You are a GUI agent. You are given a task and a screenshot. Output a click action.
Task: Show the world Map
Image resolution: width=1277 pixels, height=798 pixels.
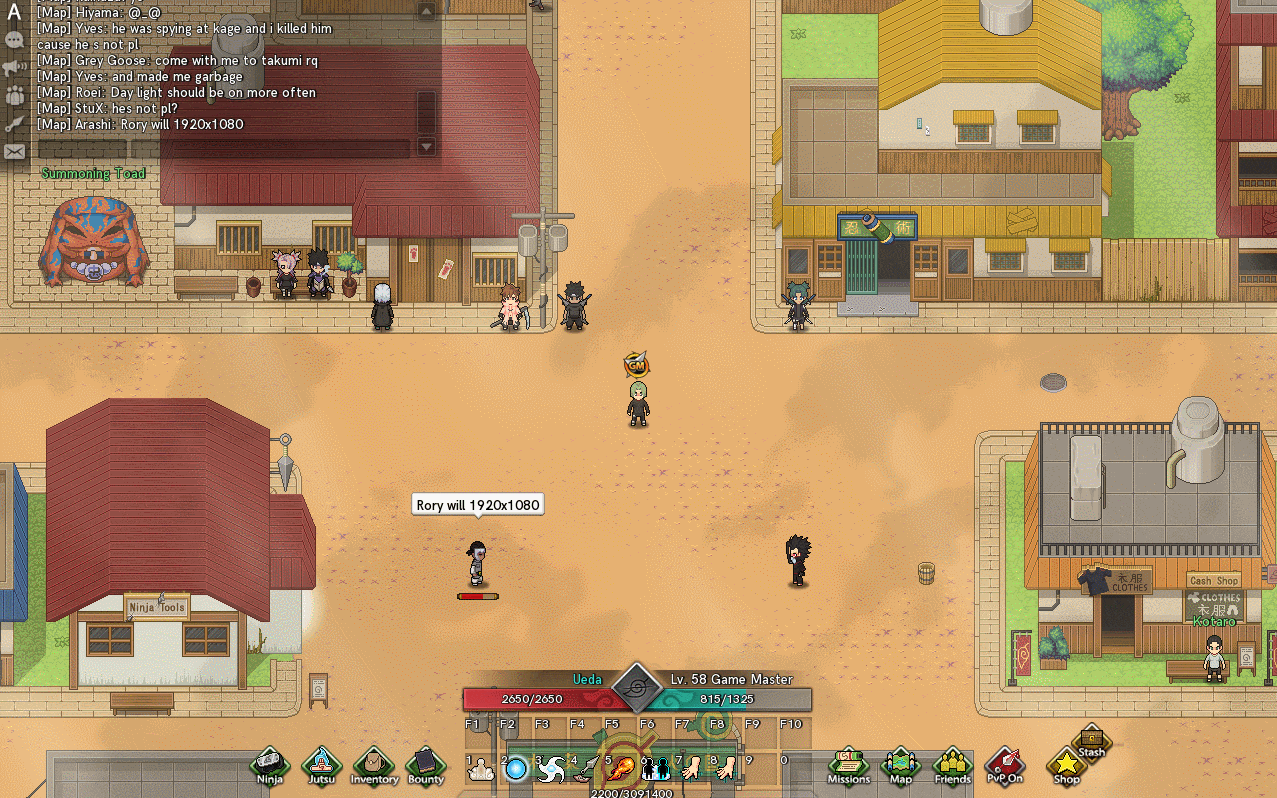[x=900, y=765]
